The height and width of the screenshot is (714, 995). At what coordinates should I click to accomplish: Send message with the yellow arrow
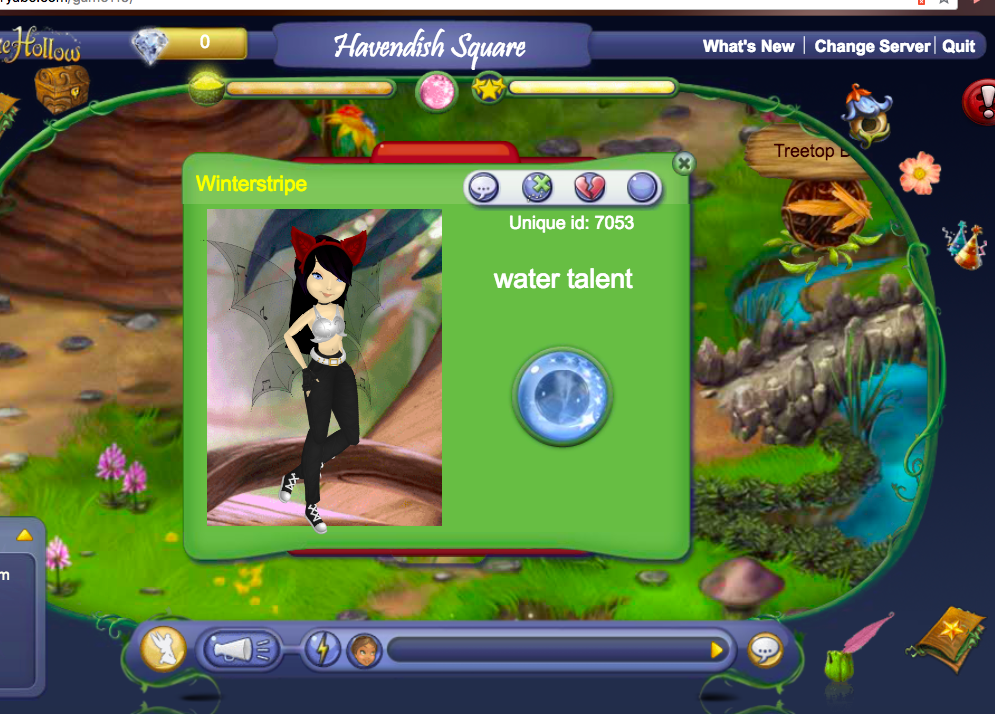click(716, 651)
